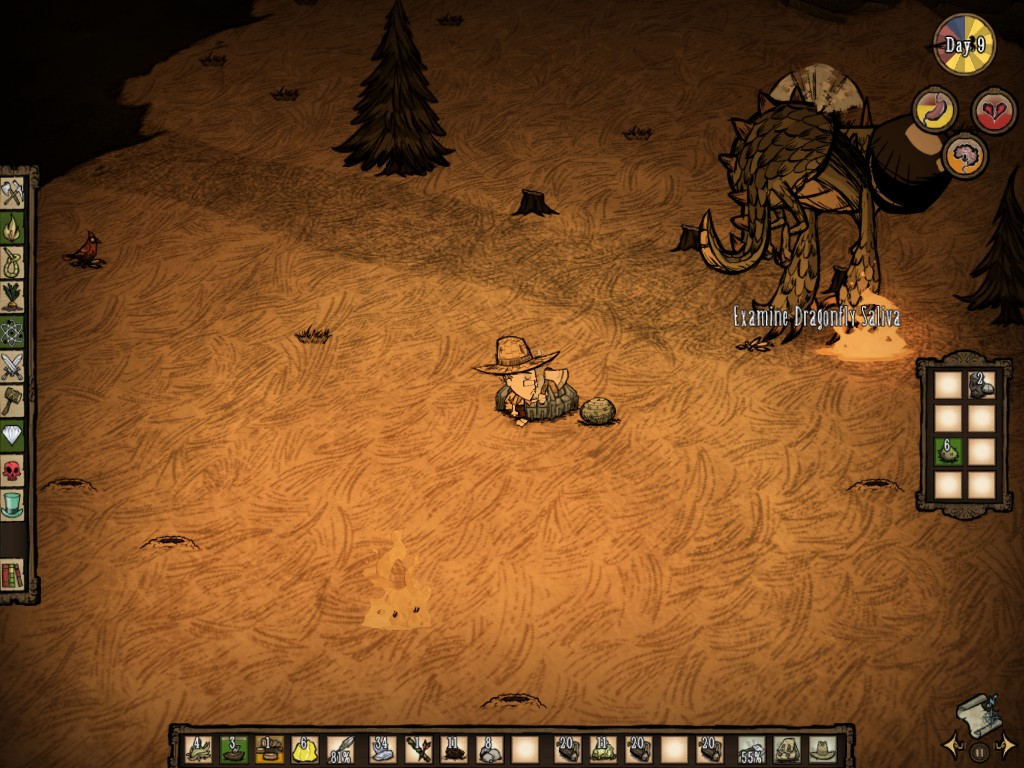Open the Tools crafting tab
Screen dimensions: 1024x768
pyautogui.click(x=12, y=191)
